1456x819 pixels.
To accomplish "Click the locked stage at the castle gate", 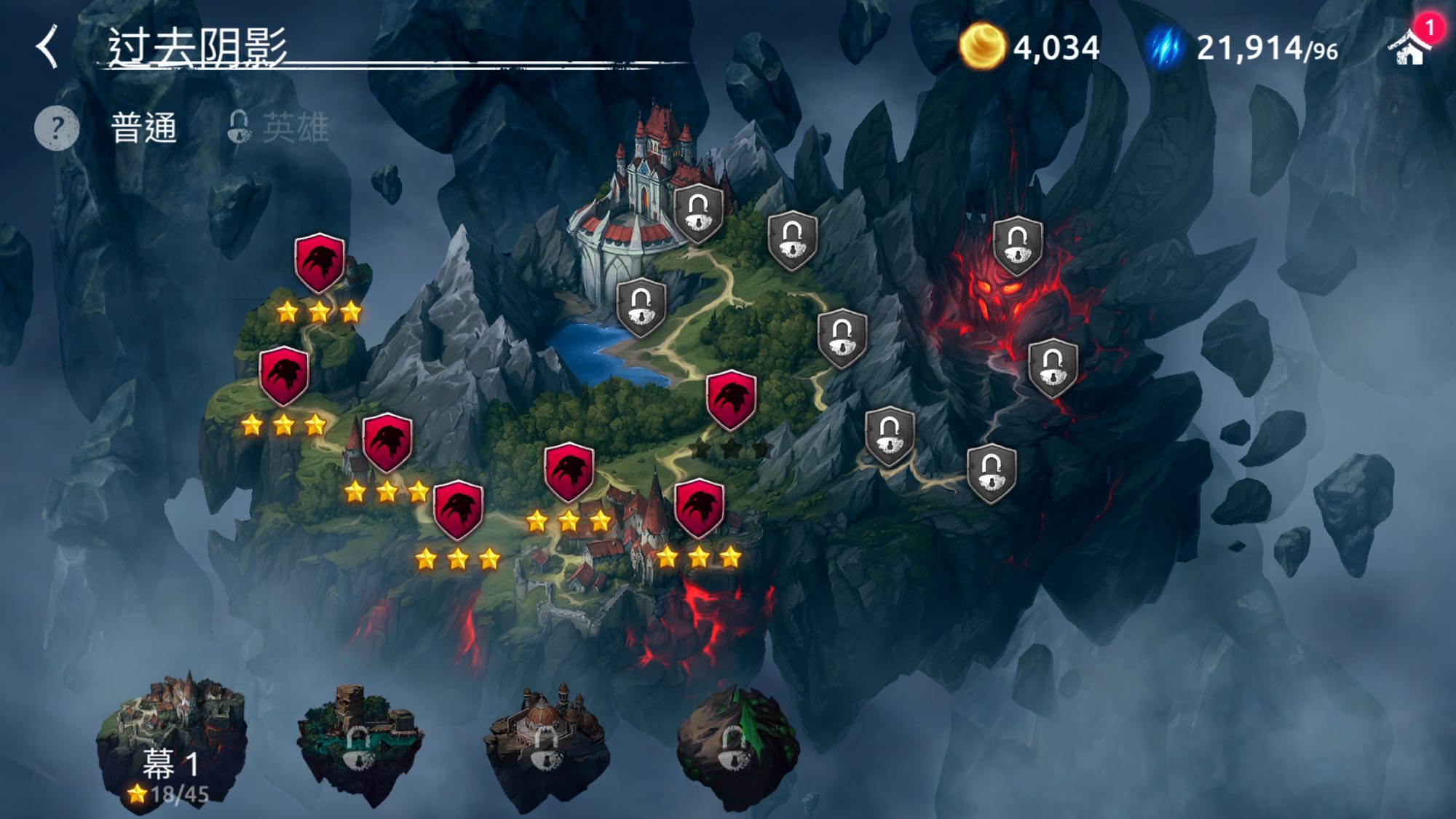I will click(x=698, y=213).
